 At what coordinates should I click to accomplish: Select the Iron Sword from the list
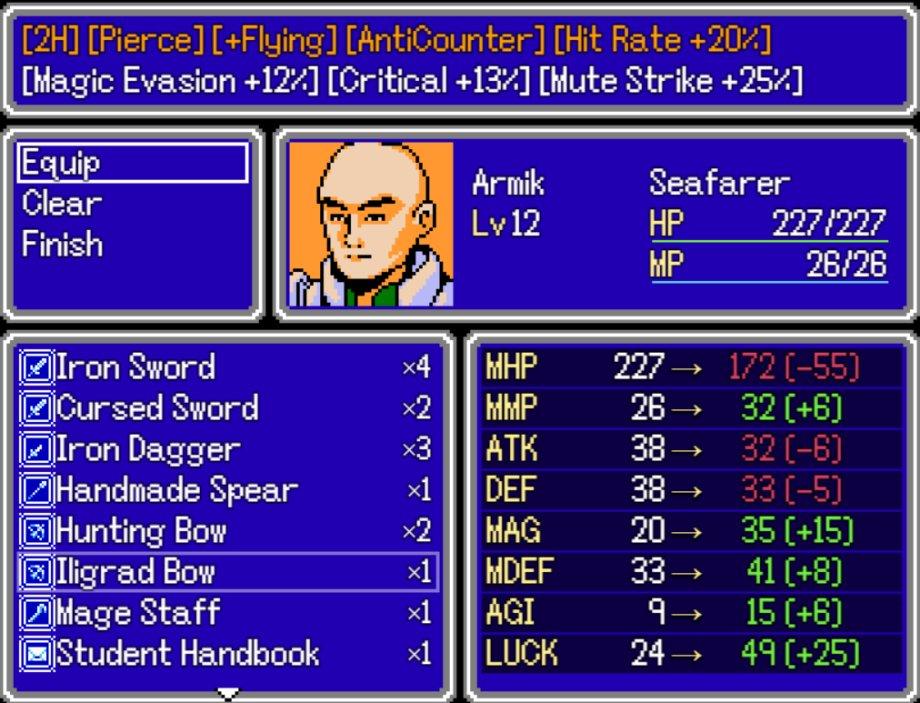click(226, 367)
